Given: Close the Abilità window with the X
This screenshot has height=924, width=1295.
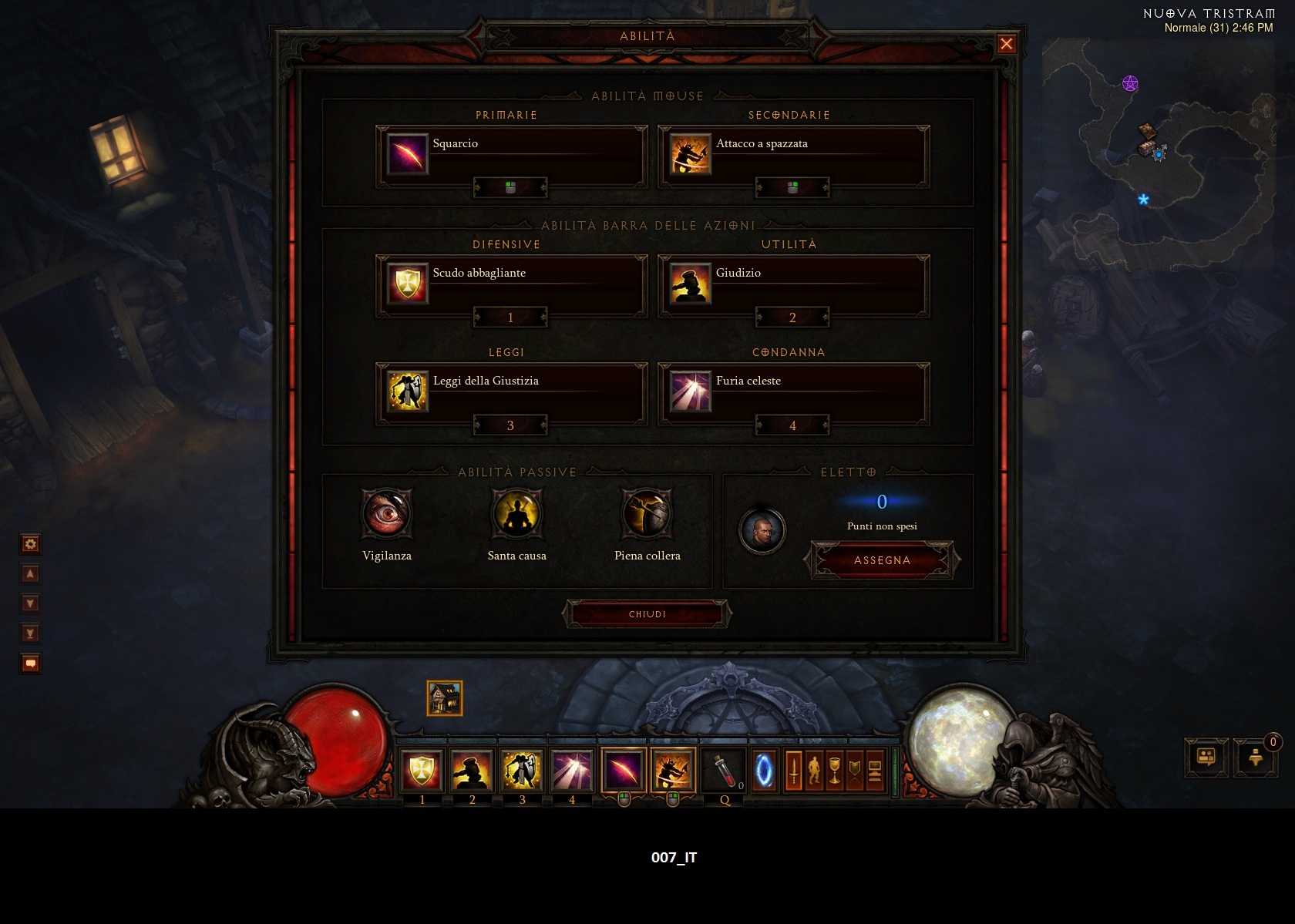Looking at the screenshot, I should tap(1006, 44).
